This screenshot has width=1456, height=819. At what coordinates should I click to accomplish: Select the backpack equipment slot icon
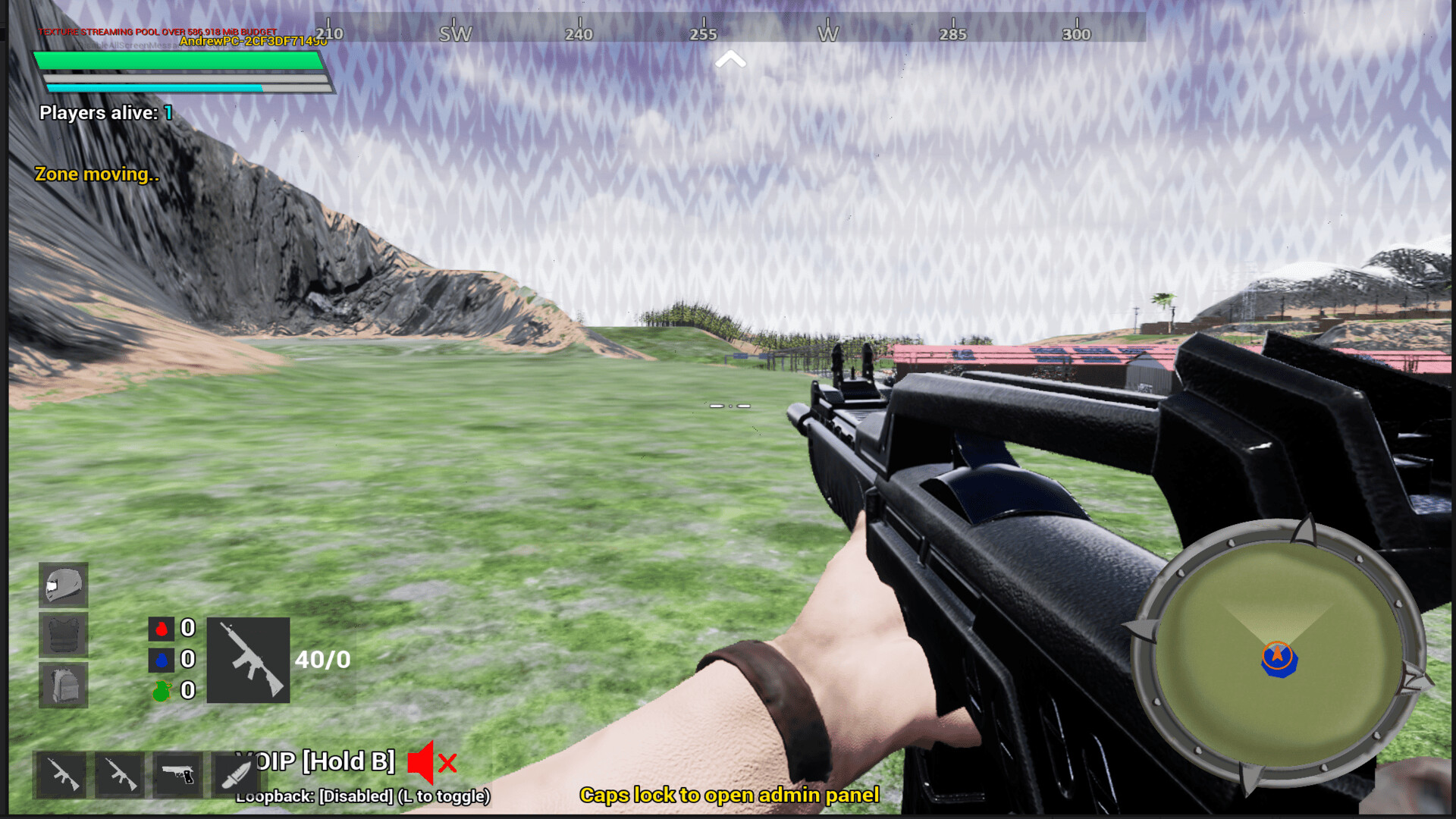(64, 685)
